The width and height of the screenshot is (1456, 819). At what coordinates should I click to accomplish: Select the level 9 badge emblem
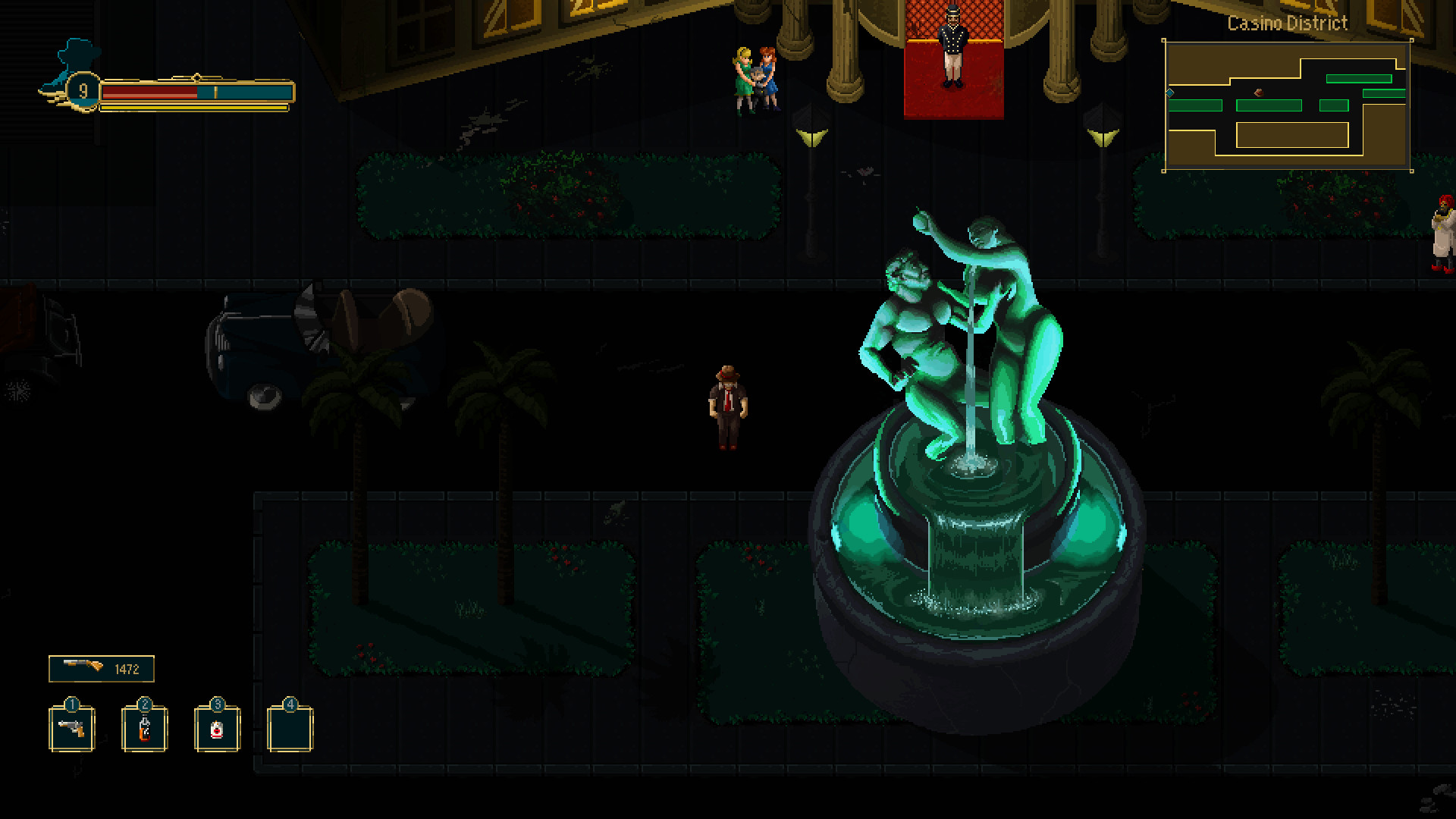click(82, 93)
